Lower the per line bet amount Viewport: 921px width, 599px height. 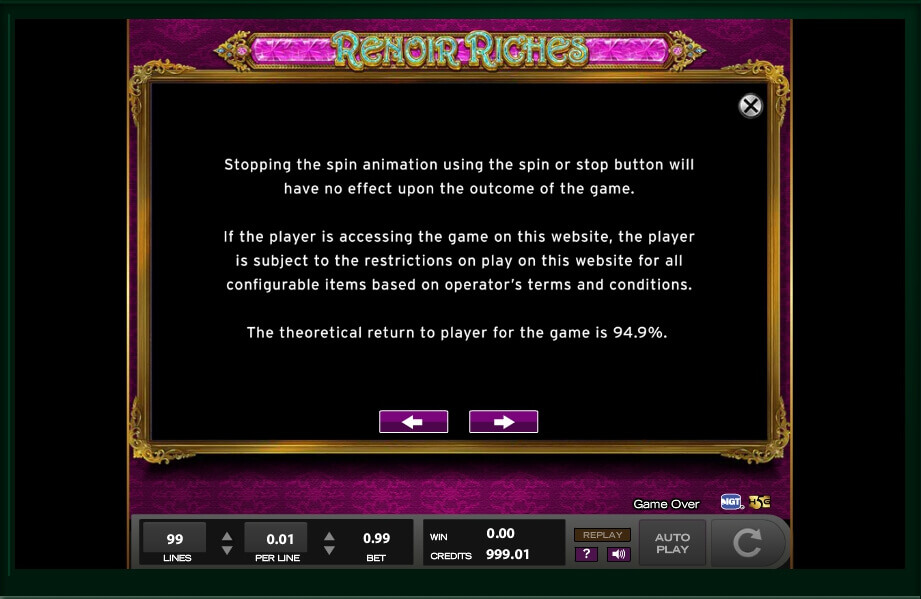(329, 550)
